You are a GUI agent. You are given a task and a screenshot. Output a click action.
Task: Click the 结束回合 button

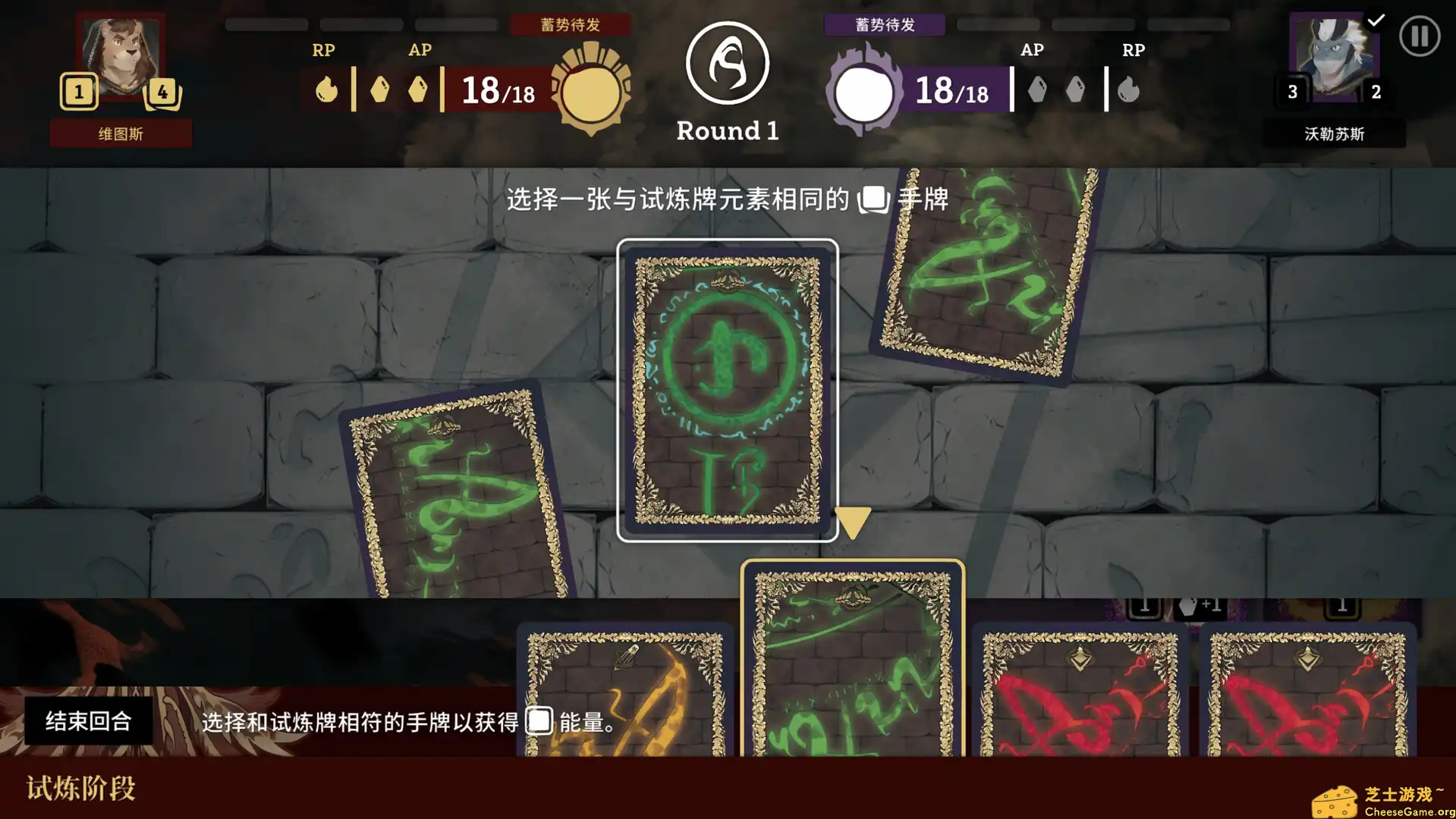[x=89, y=721]
